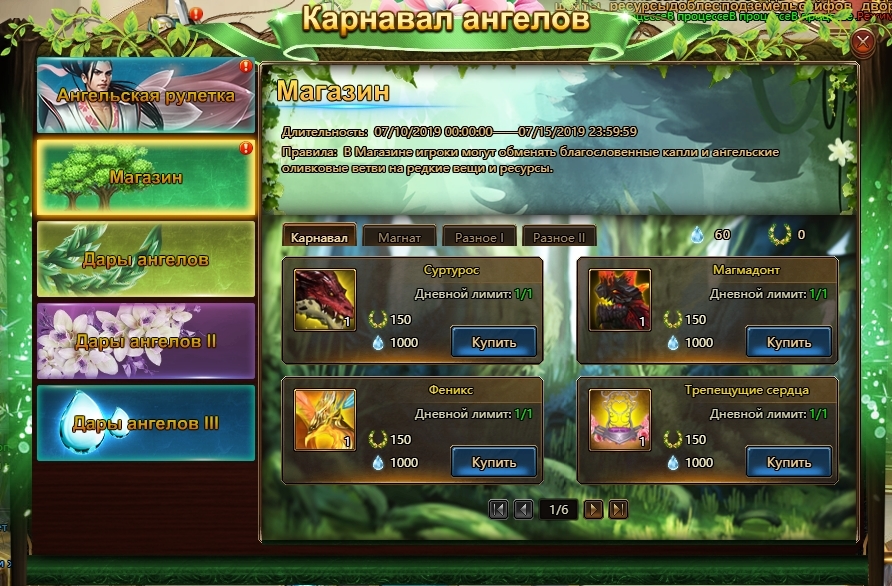Show the Разное II tab
This screenshot has height=586, width=892.
point(559,237)
